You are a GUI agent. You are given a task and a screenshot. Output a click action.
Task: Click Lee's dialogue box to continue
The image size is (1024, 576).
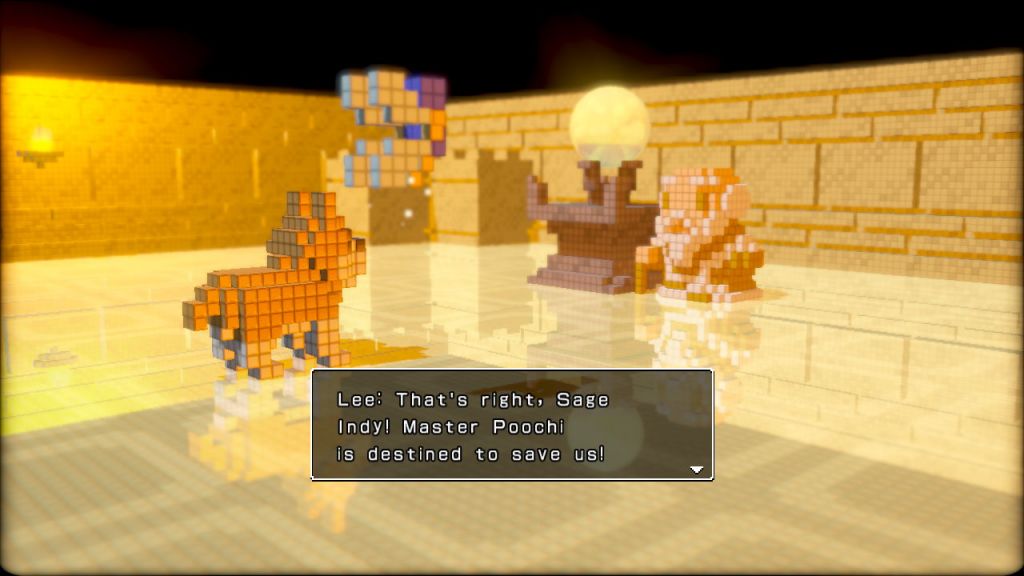click(512, 425)
